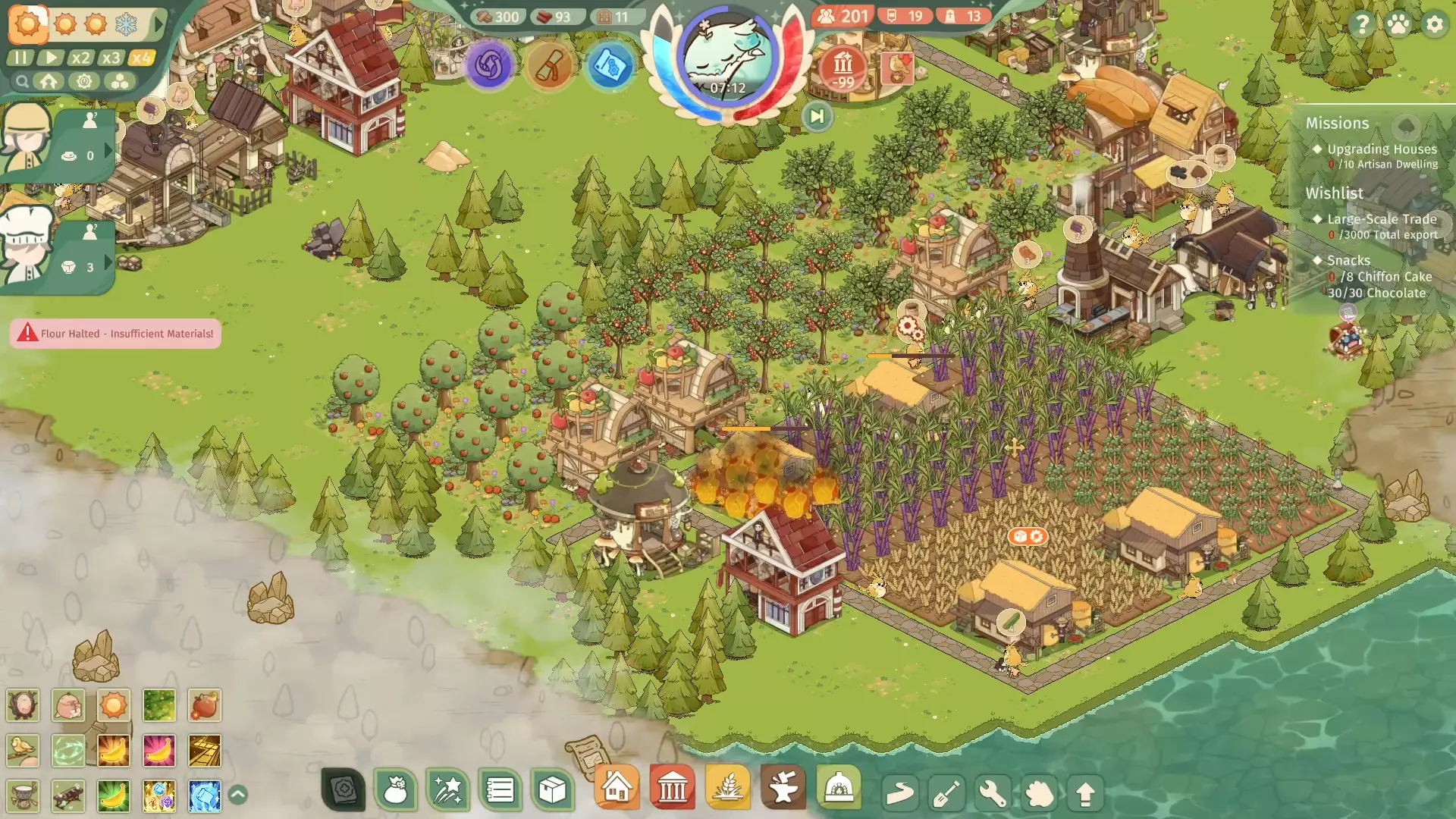Open the notepad list panel
This screenshot has width=1456, height=819.
[500, 791]
